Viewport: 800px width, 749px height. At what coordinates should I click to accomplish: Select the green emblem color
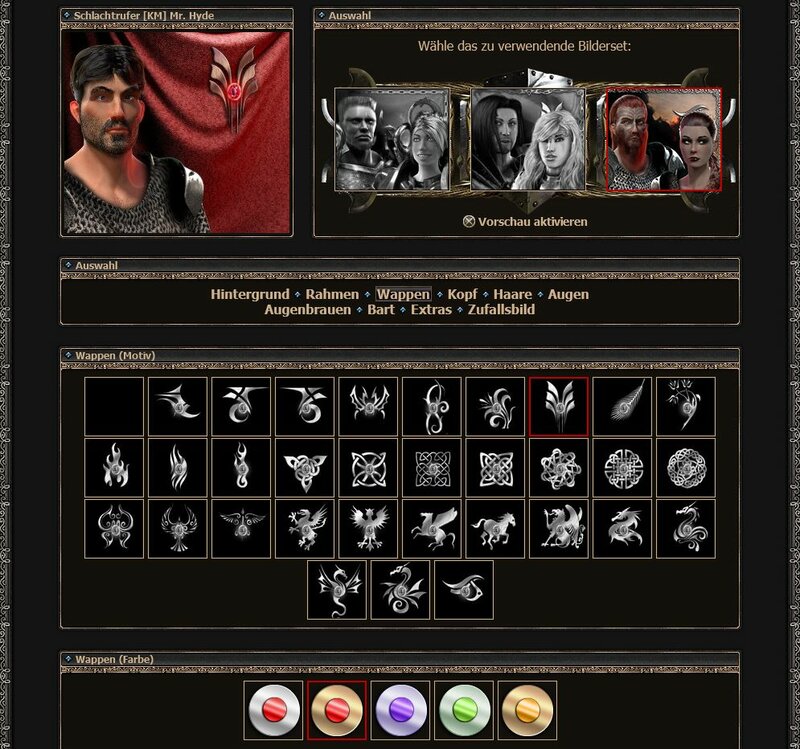coord(464,711)
